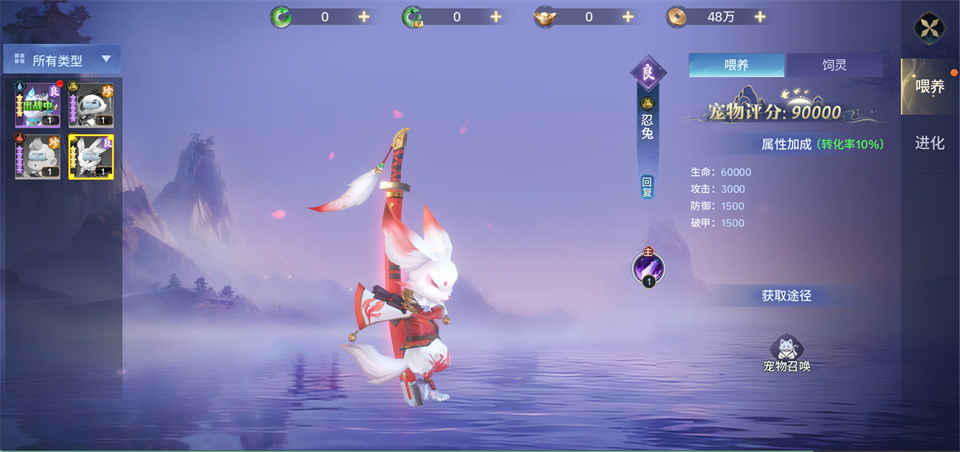Image resolution: width=960 pixels, height=452 pixels.
Task: Open the 所有类型 pet type dropdown
Action: coord(62,60)
